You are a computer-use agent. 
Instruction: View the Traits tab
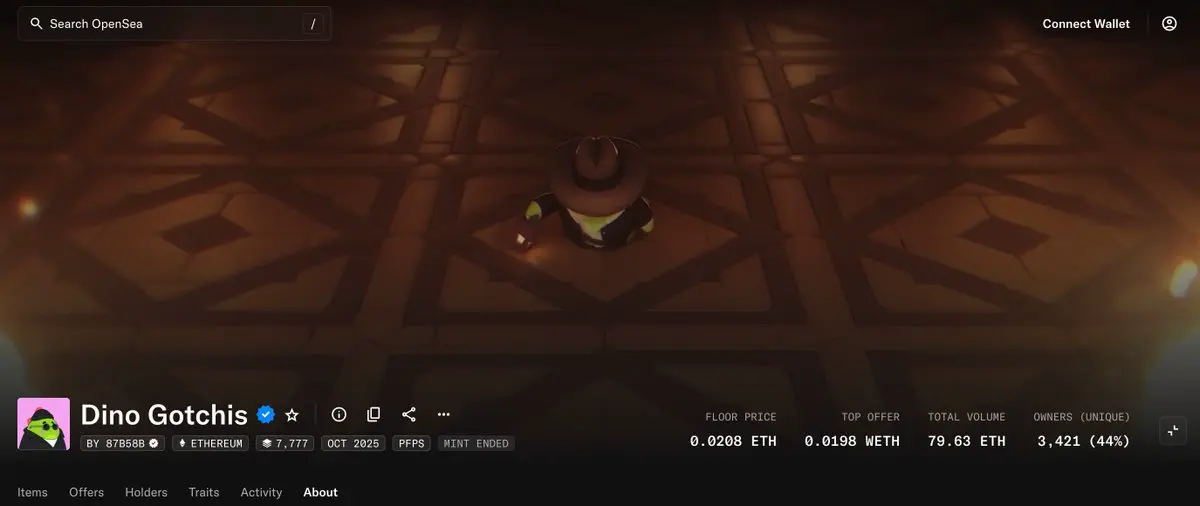coord(204,492)
